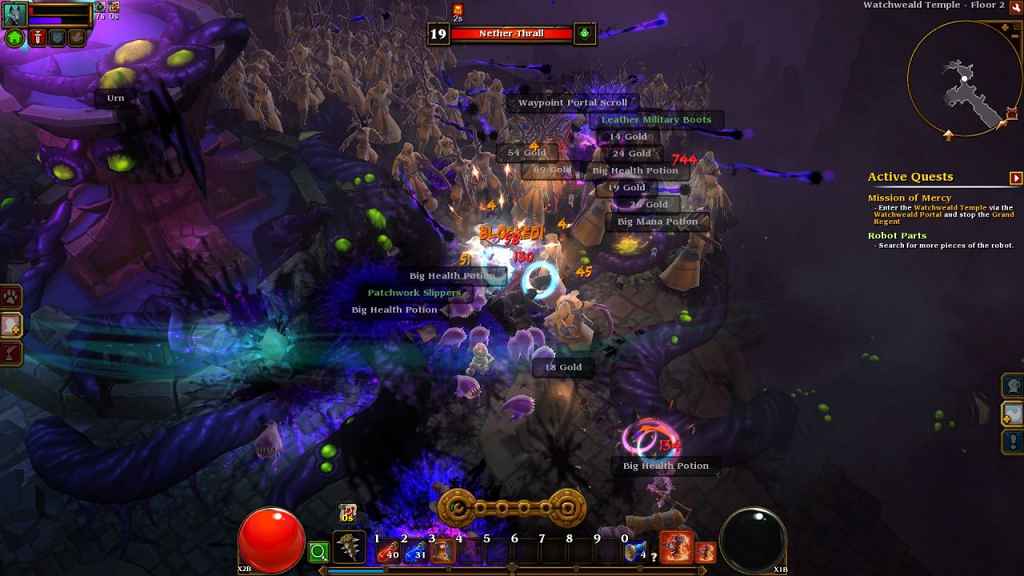The width and height of the screenshot is (1024, 576).
Task: Select the red health potion hotbar slot
Action: click(x=387, y=551)
